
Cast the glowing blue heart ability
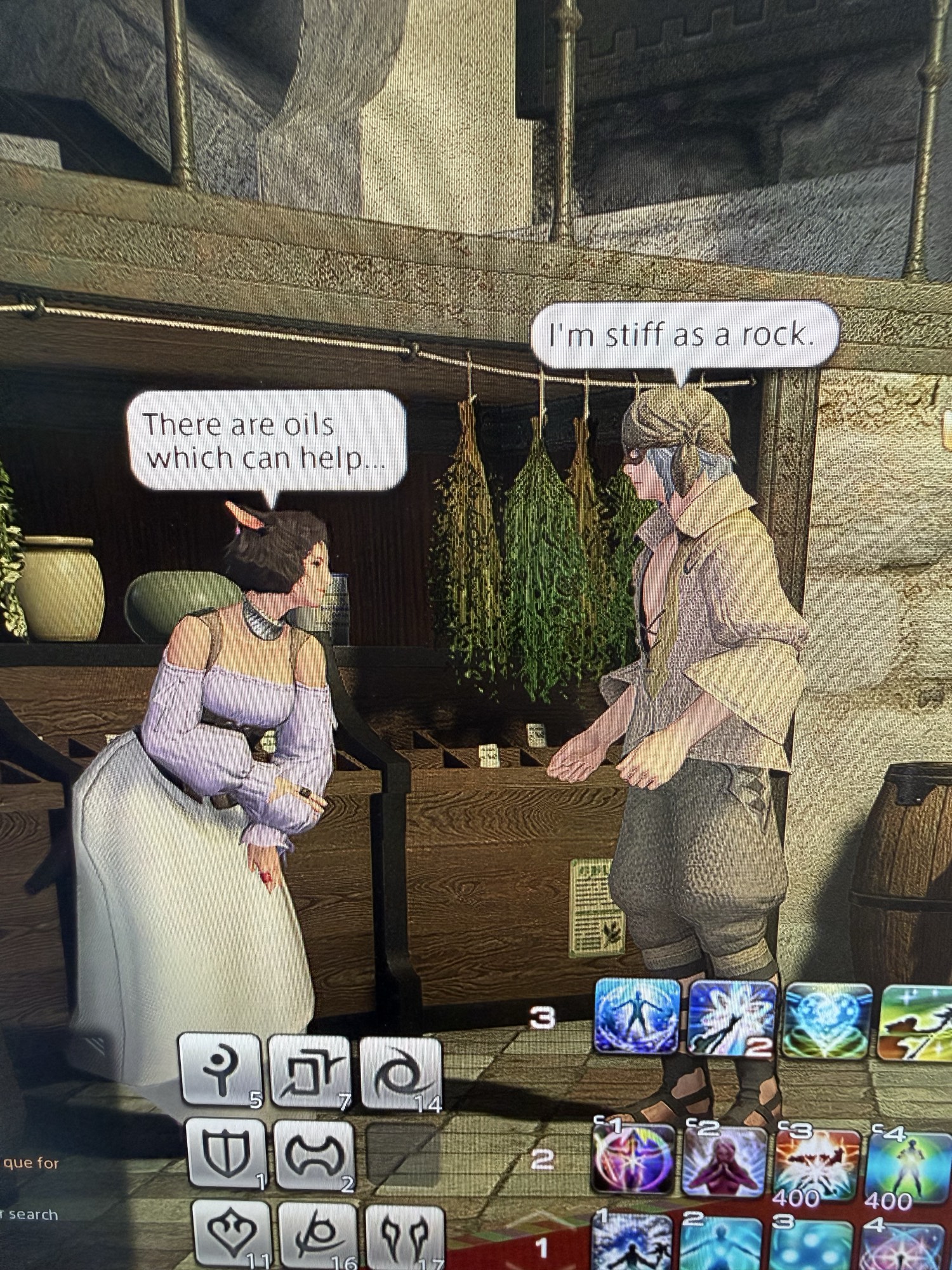tap(828, 1020)
